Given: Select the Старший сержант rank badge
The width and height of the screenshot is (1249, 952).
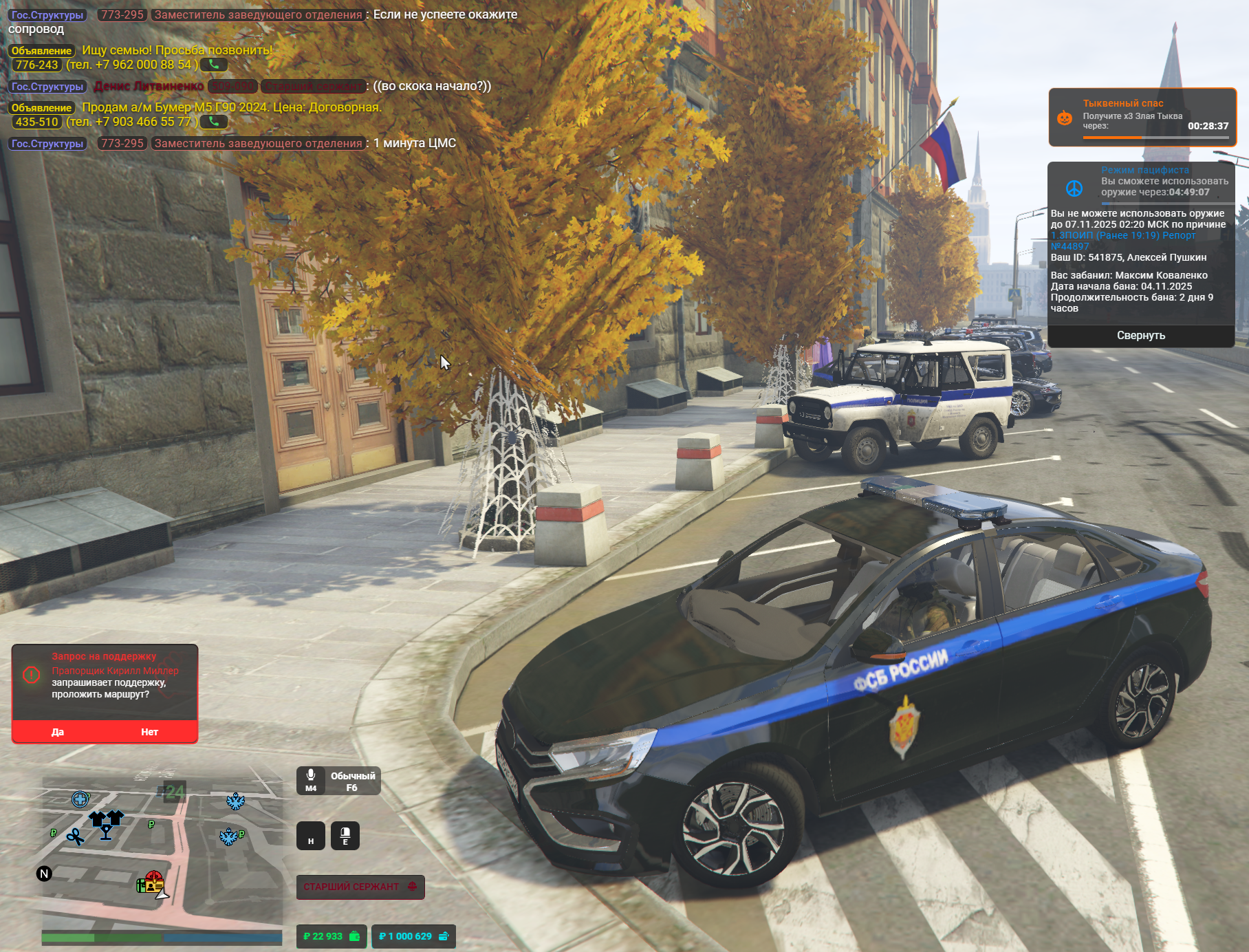Looking at the screenshot, I should [x=360, y=887].
